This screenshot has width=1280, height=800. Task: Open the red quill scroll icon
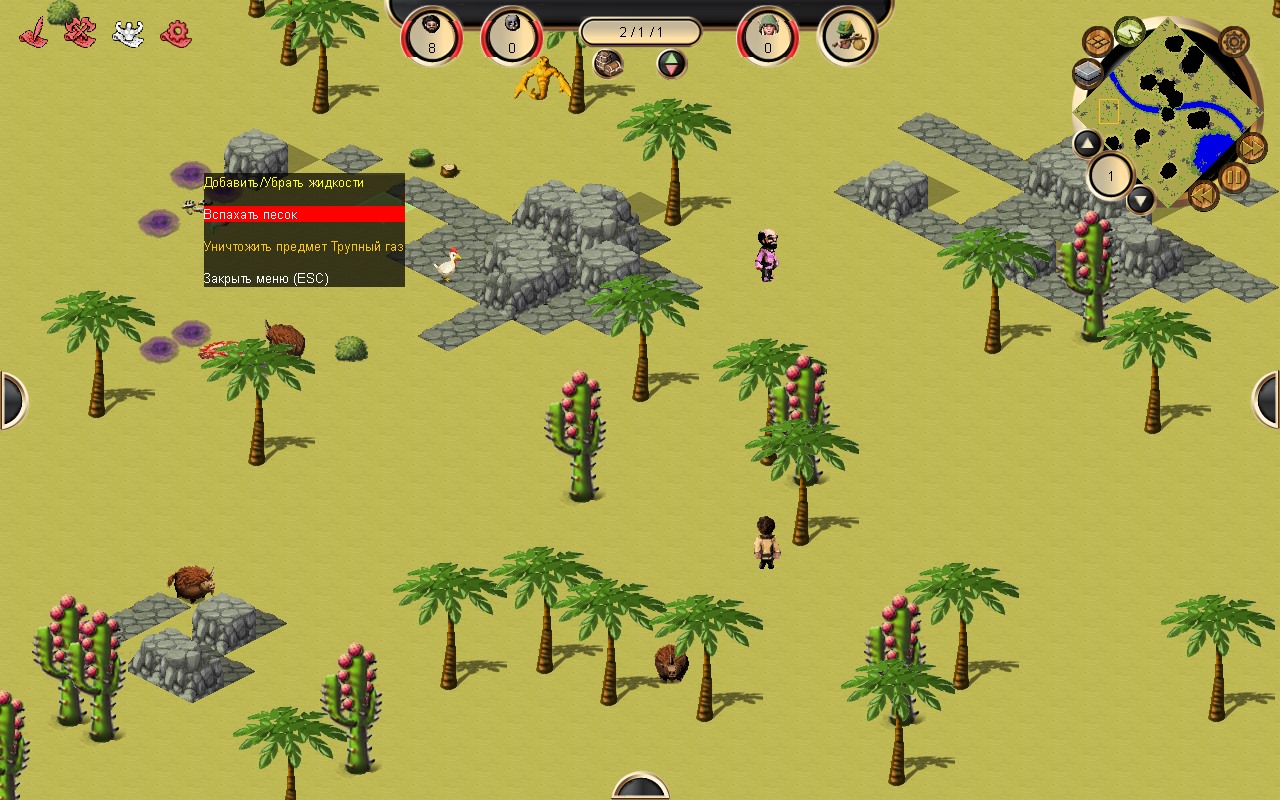(x=34, y=34)
